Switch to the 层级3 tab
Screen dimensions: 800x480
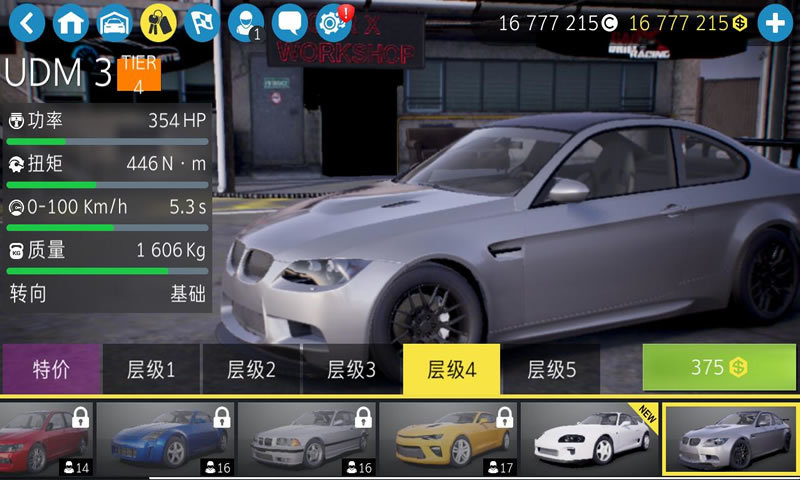pos(351,369)
